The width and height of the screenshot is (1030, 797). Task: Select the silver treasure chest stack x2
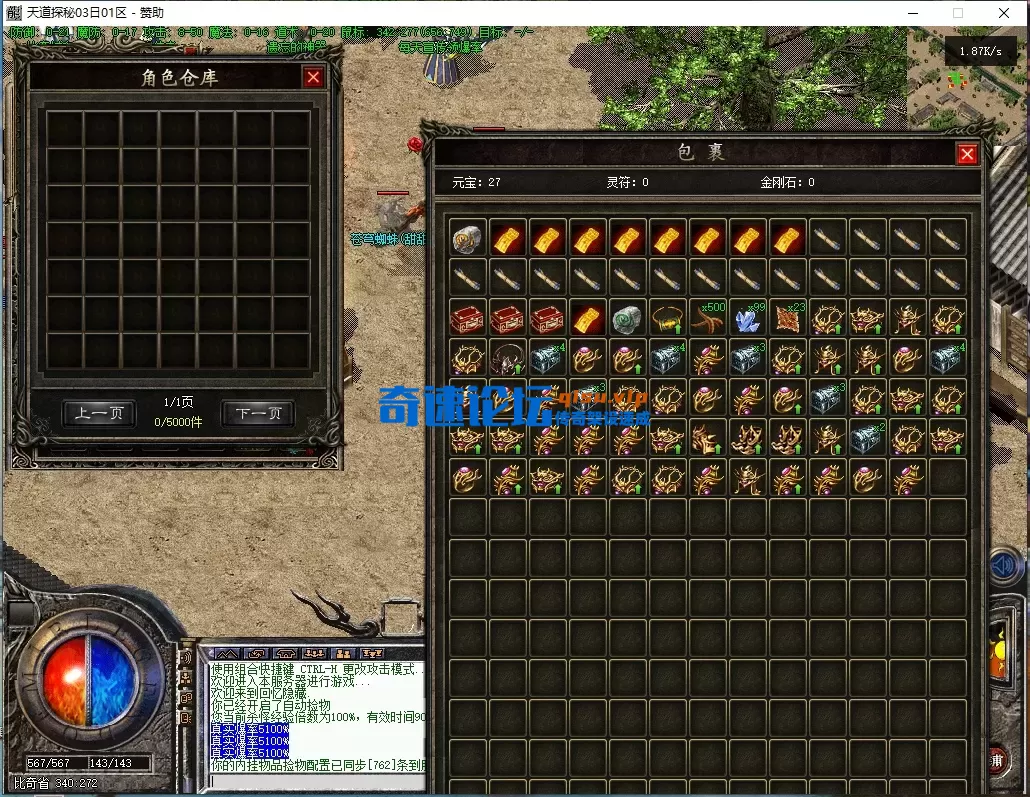[x=868, y=438]
